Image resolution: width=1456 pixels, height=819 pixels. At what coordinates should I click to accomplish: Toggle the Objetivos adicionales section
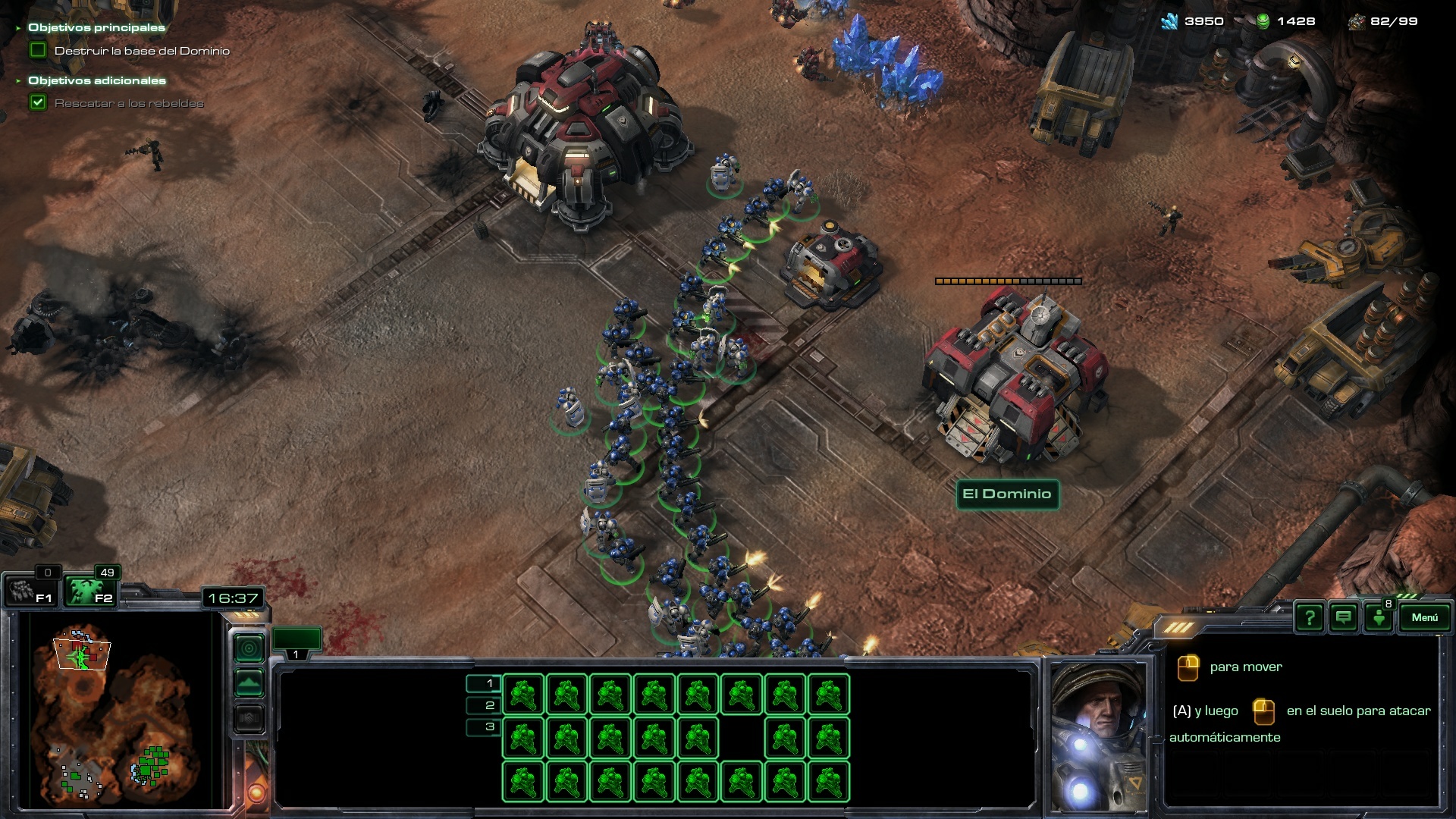(x=96, y=80)
